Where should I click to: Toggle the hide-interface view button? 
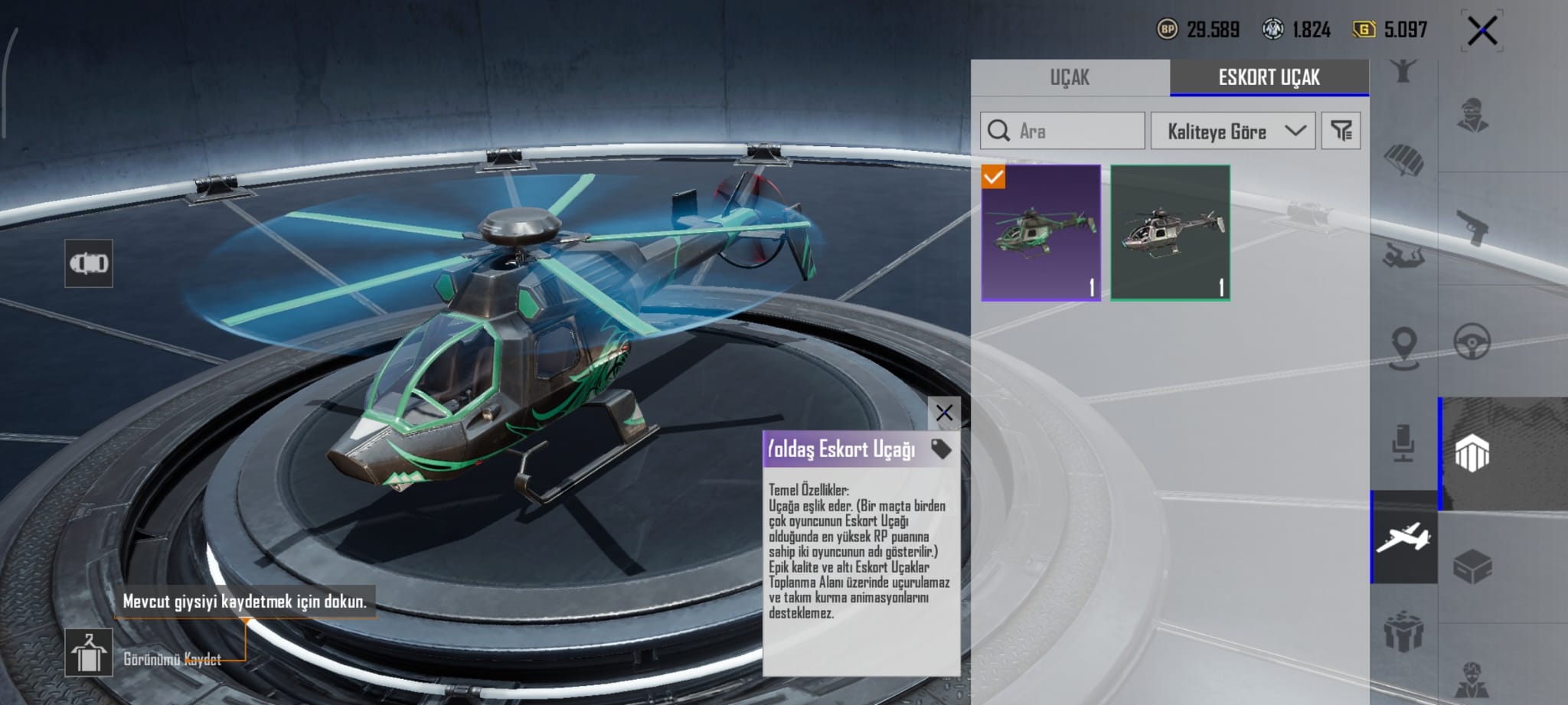click(x=89, y=263)
